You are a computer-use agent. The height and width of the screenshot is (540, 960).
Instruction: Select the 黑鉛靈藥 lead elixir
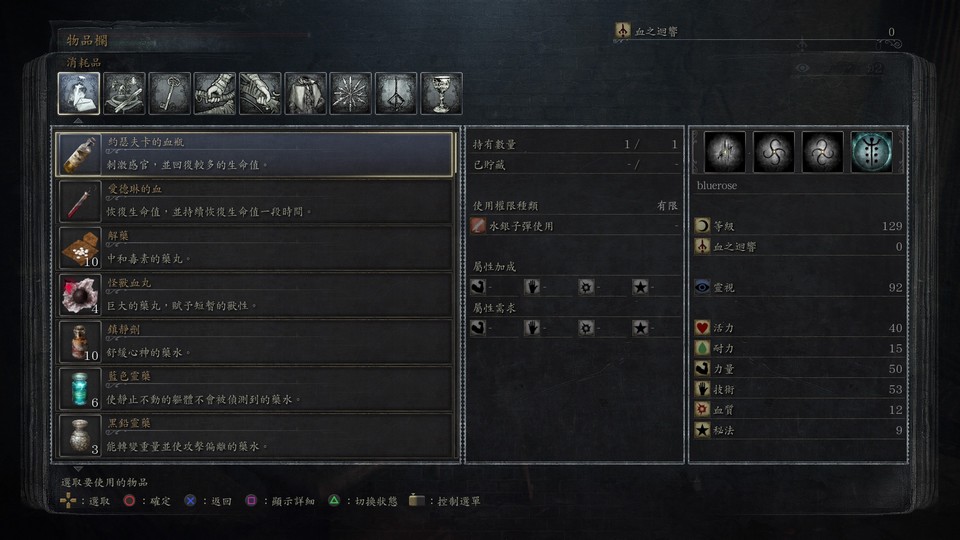tap(256, 436)
